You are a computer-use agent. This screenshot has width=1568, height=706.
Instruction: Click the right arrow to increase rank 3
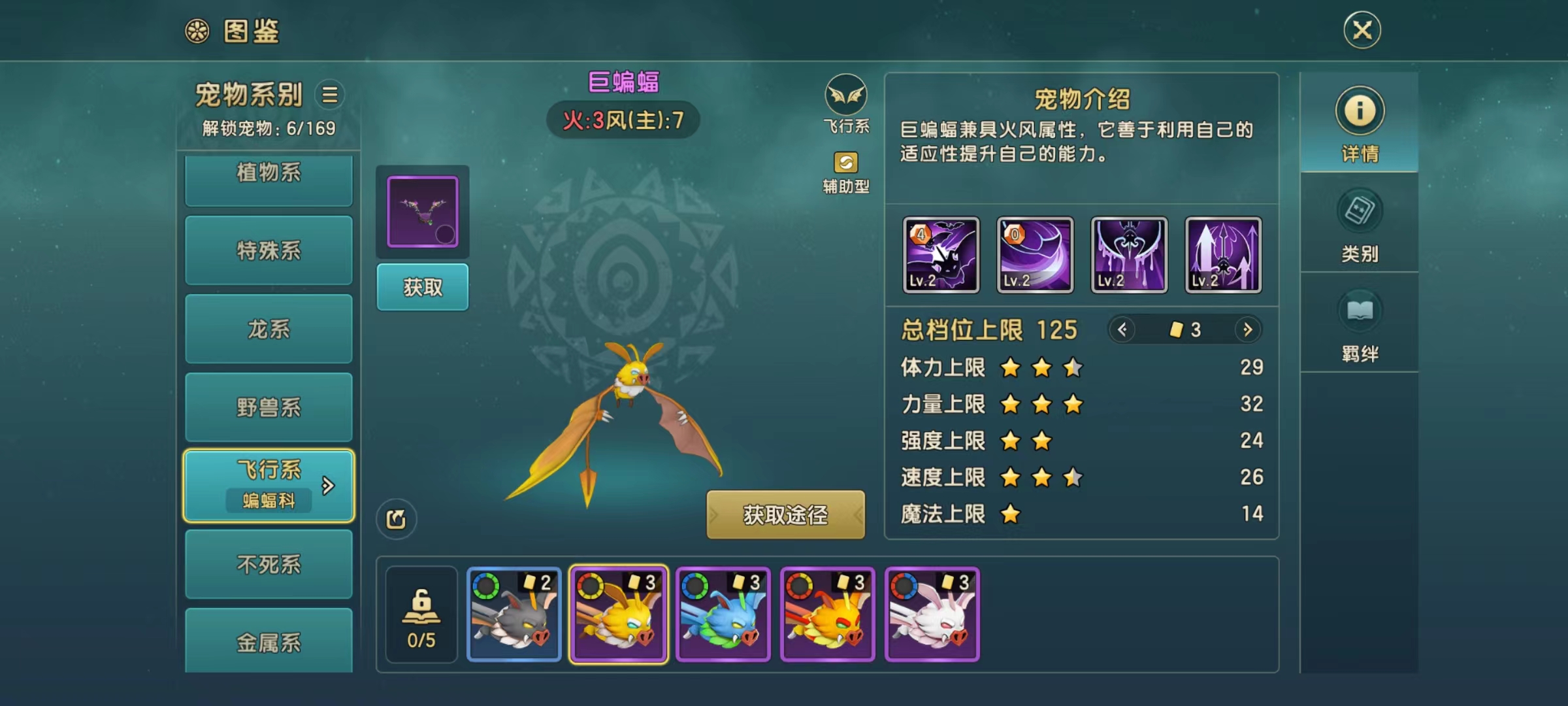pyautogui.click(x=1249, y=330)
